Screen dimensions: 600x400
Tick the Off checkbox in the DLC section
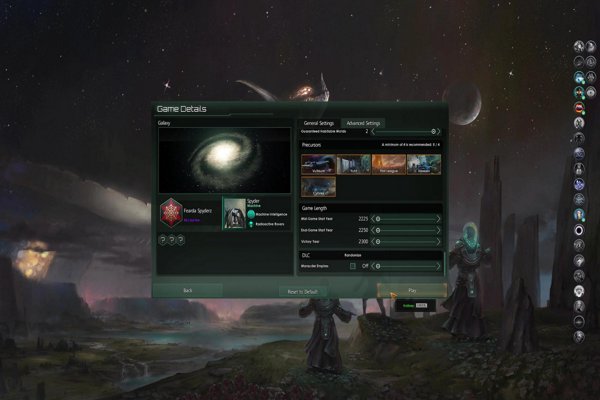[x=353, y=265]
